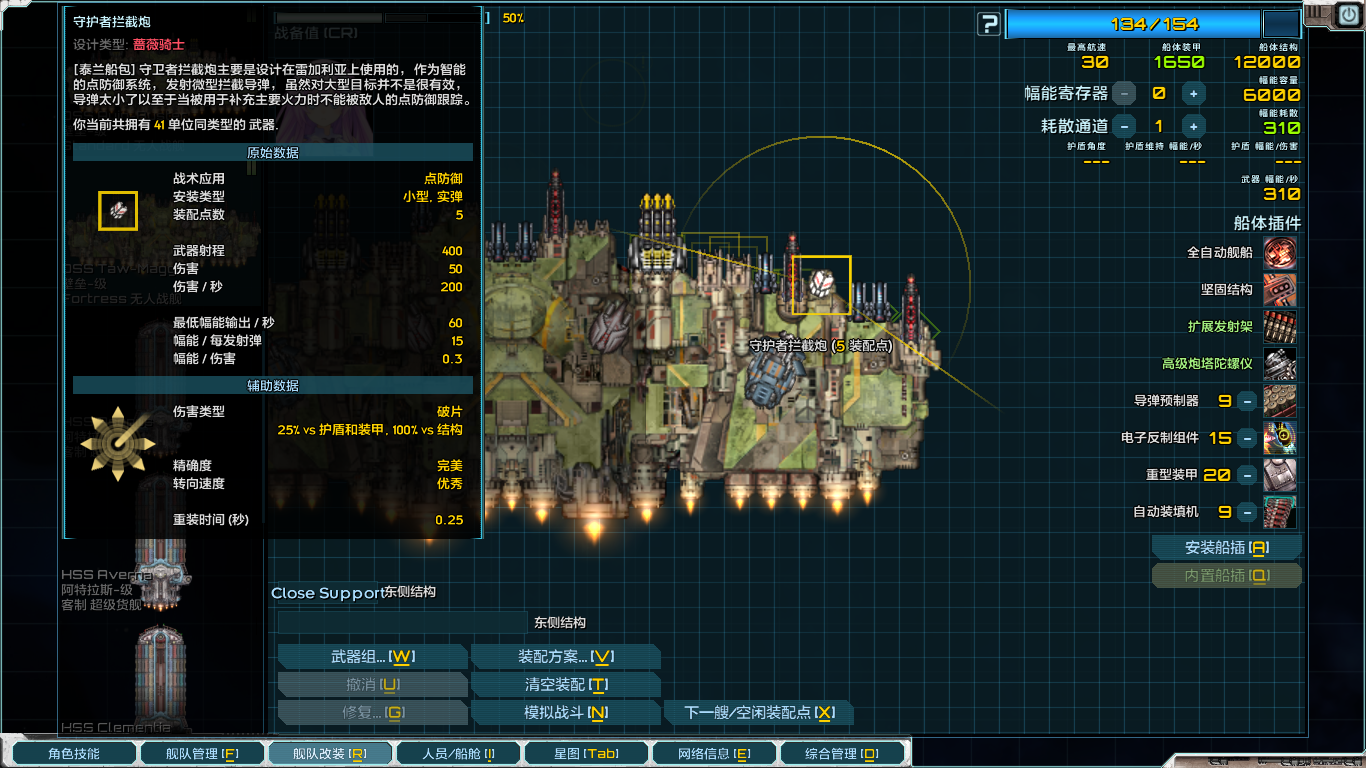Select the 电子反制组件 hullmod icon

tap(1280, 437)
